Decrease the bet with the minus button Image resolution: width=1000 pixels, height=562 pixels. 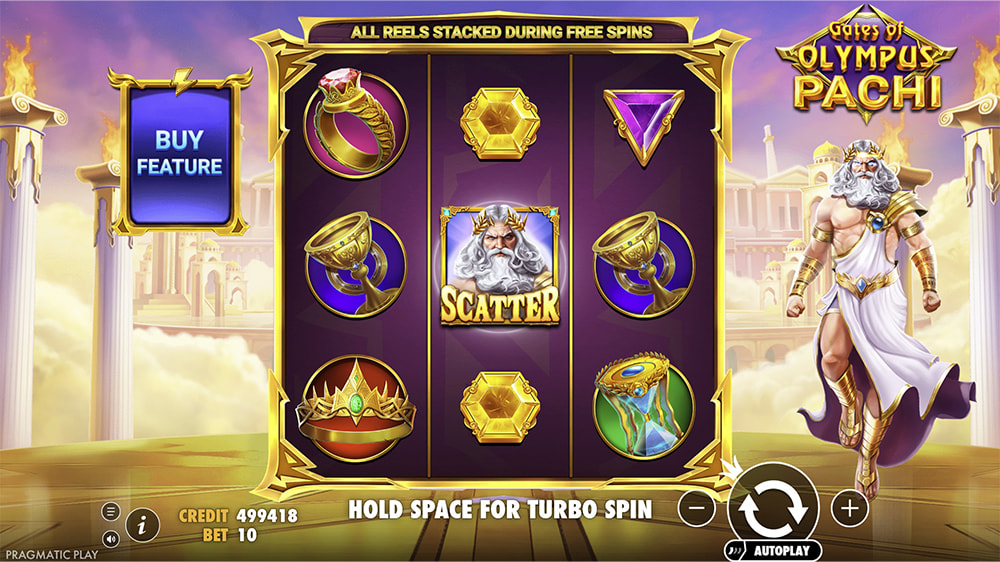(696, 509)
